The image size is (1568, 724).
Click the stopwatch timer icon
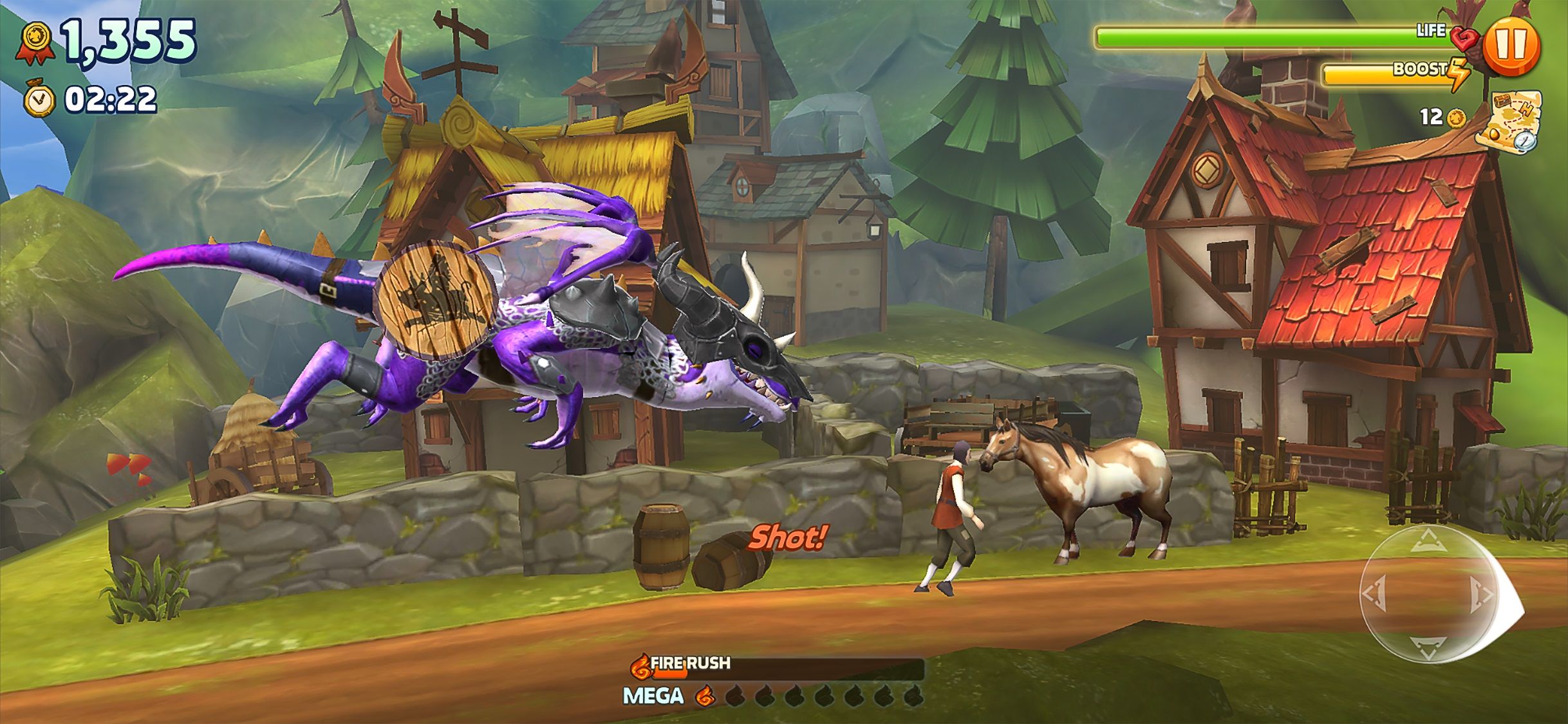point(40,98)
